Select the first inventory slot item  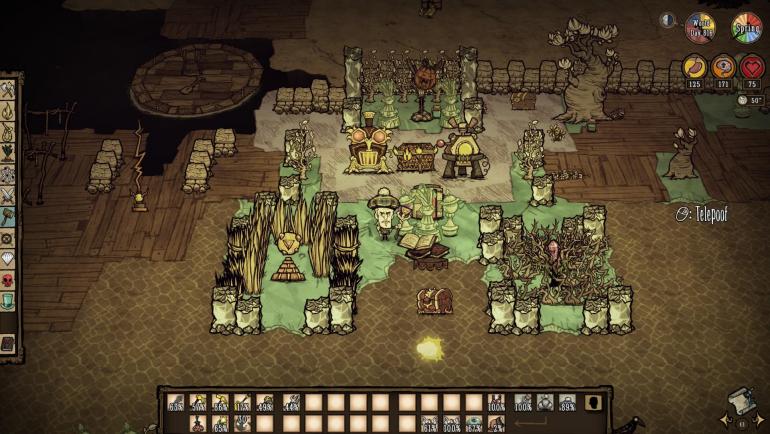coord(176,403)
